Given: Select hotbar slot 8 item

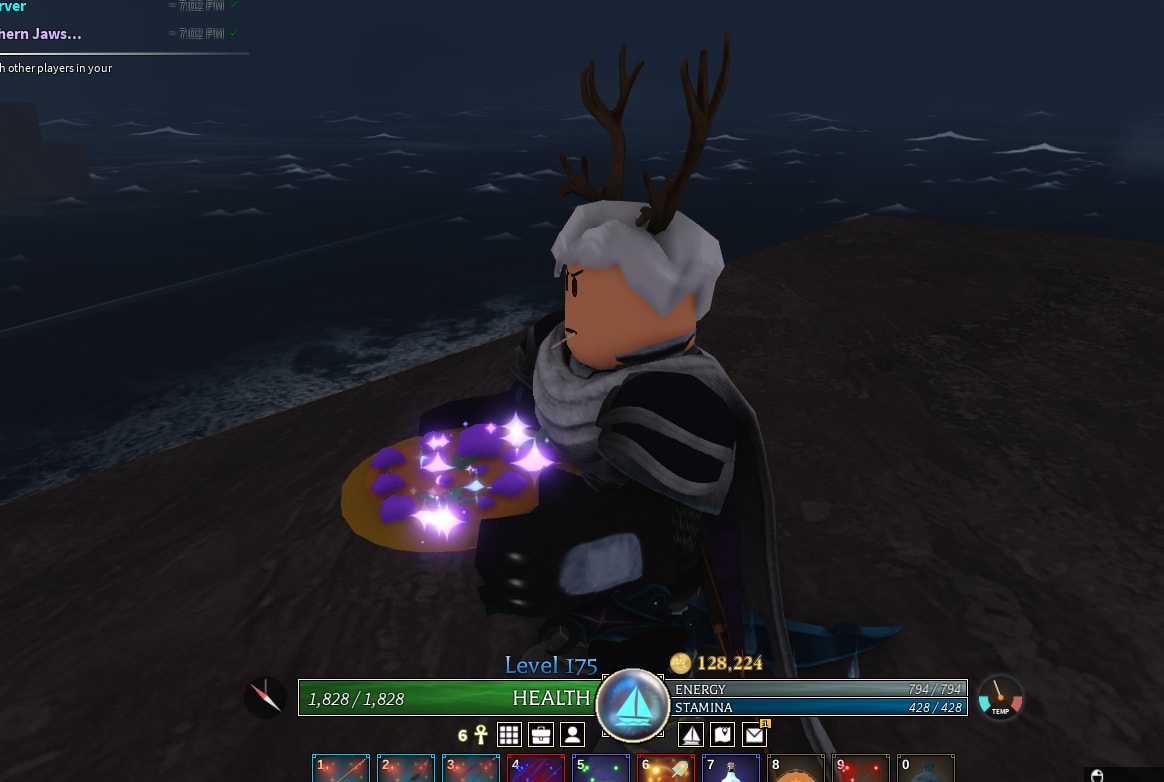Looking at the screenshot, I should 796,768.
